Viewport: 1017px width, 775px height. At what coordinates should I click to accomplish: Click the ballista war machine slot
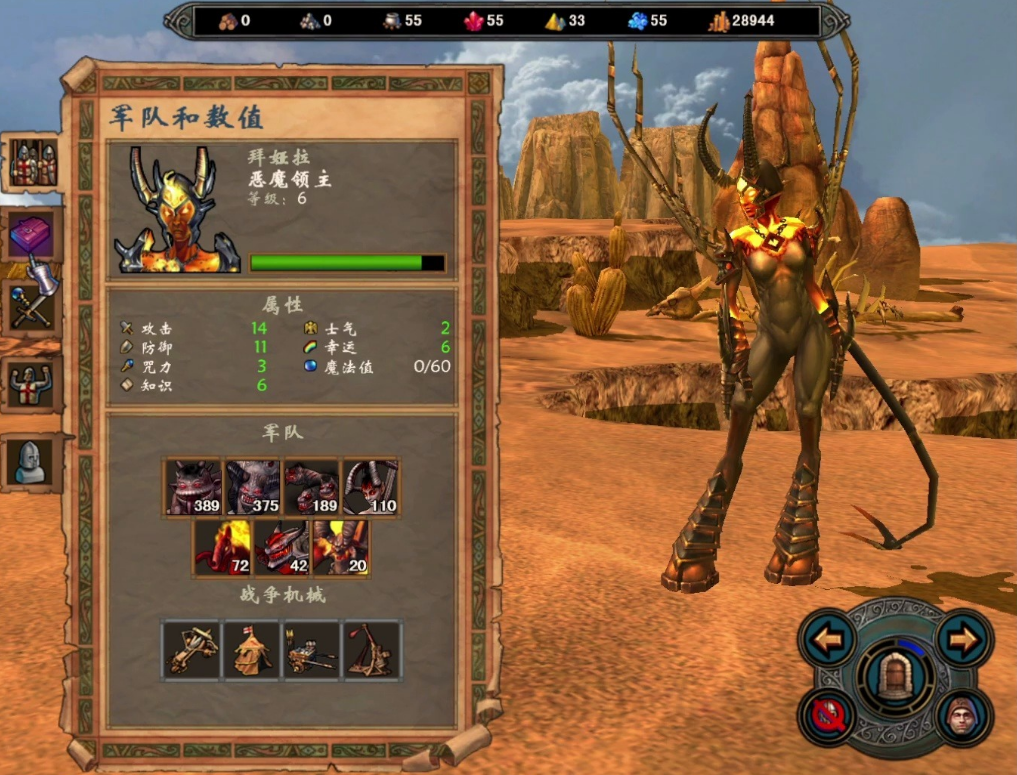[x=192, y=650]
